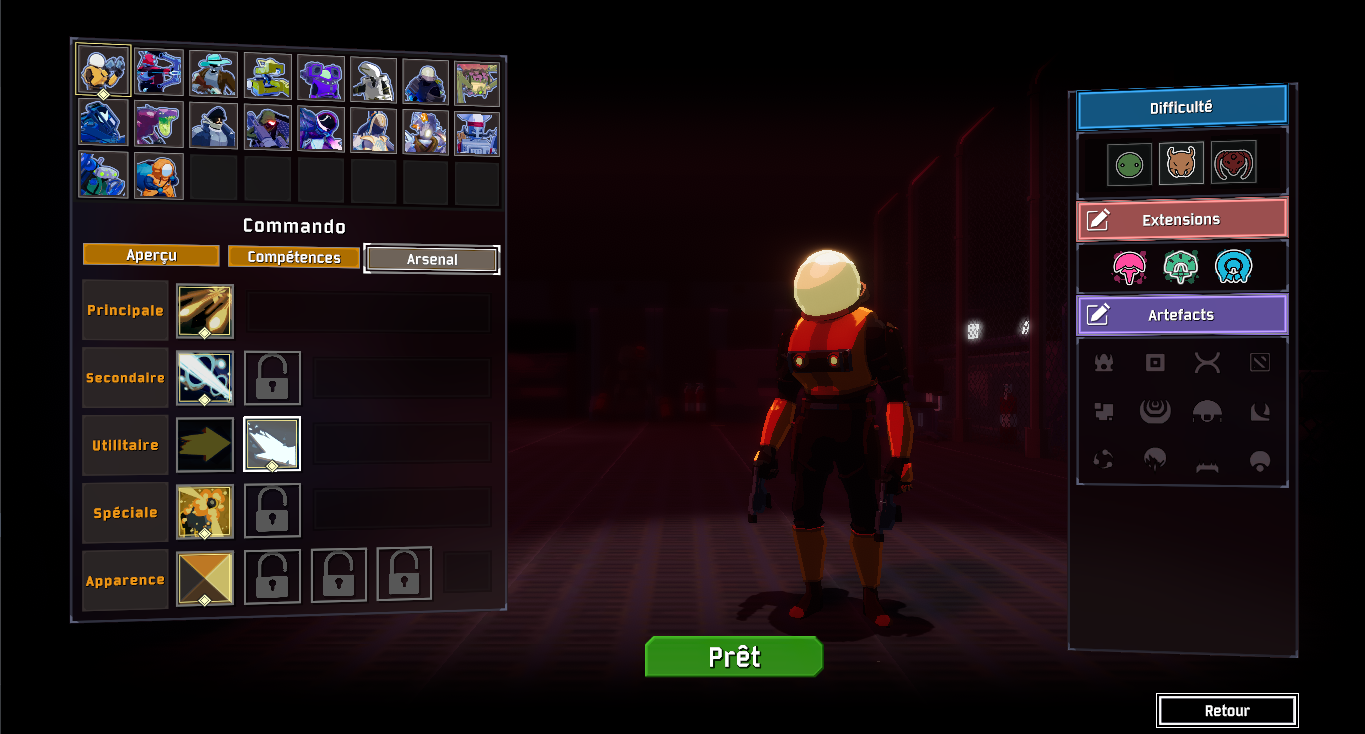Select the yellow MUL-T robot survivor
This screenshot has width=1365, height=734.
coord(267,76)
